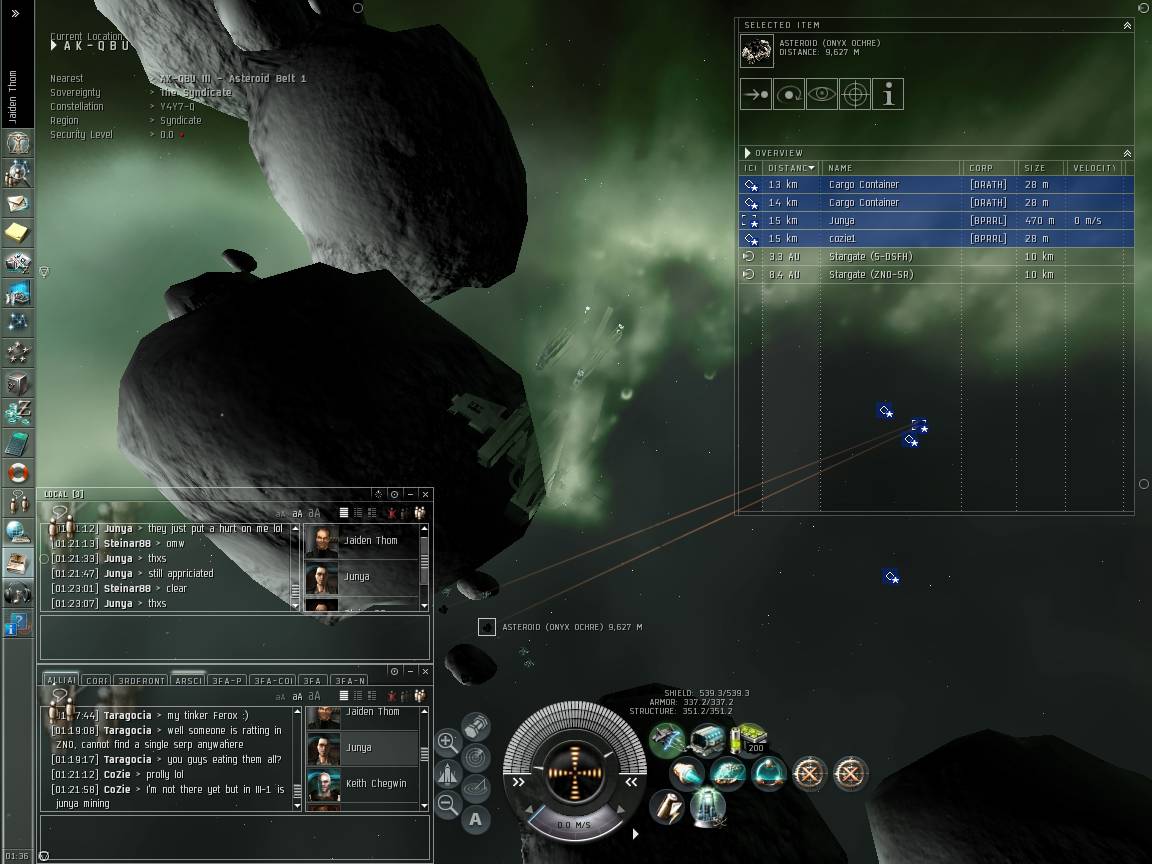Image resolution: width=1152 pixels, height=864 pixels.
Task: Open the notepad from the sidebar
Action: click(18, 233)
